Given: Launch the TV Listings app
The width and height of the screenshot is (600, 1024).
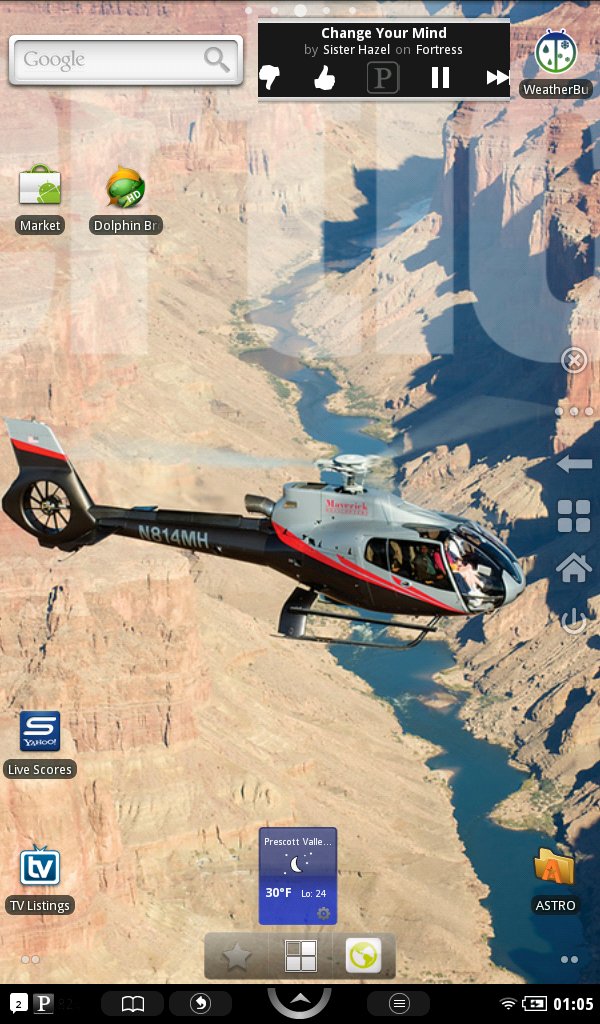Looking at the screenshot, I should pyautogui.click(x=40, y=867).
